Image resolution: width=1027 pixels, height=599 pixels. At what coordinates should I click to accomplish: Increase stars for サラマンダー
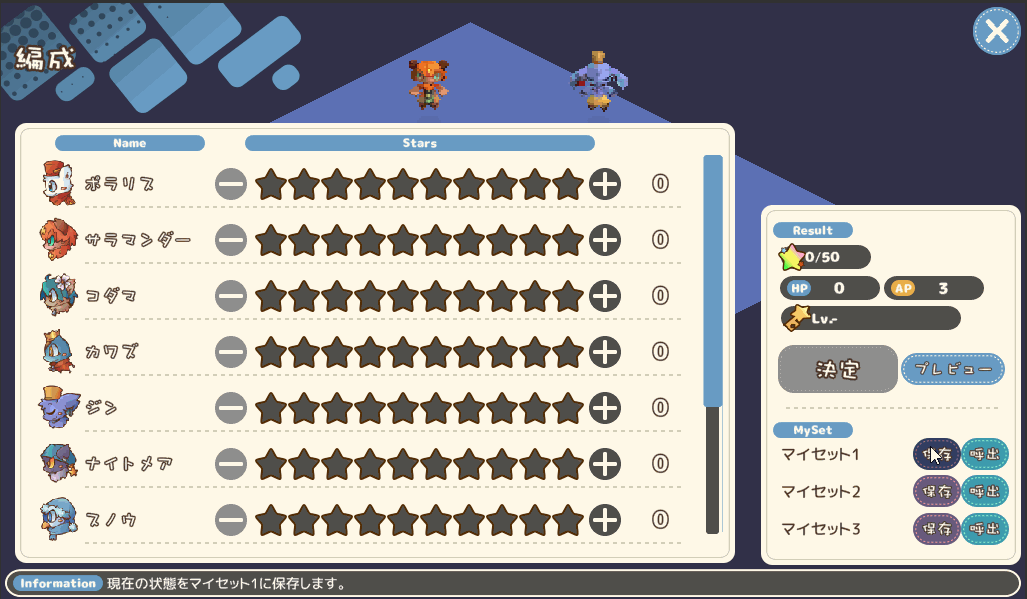point(605,240)
